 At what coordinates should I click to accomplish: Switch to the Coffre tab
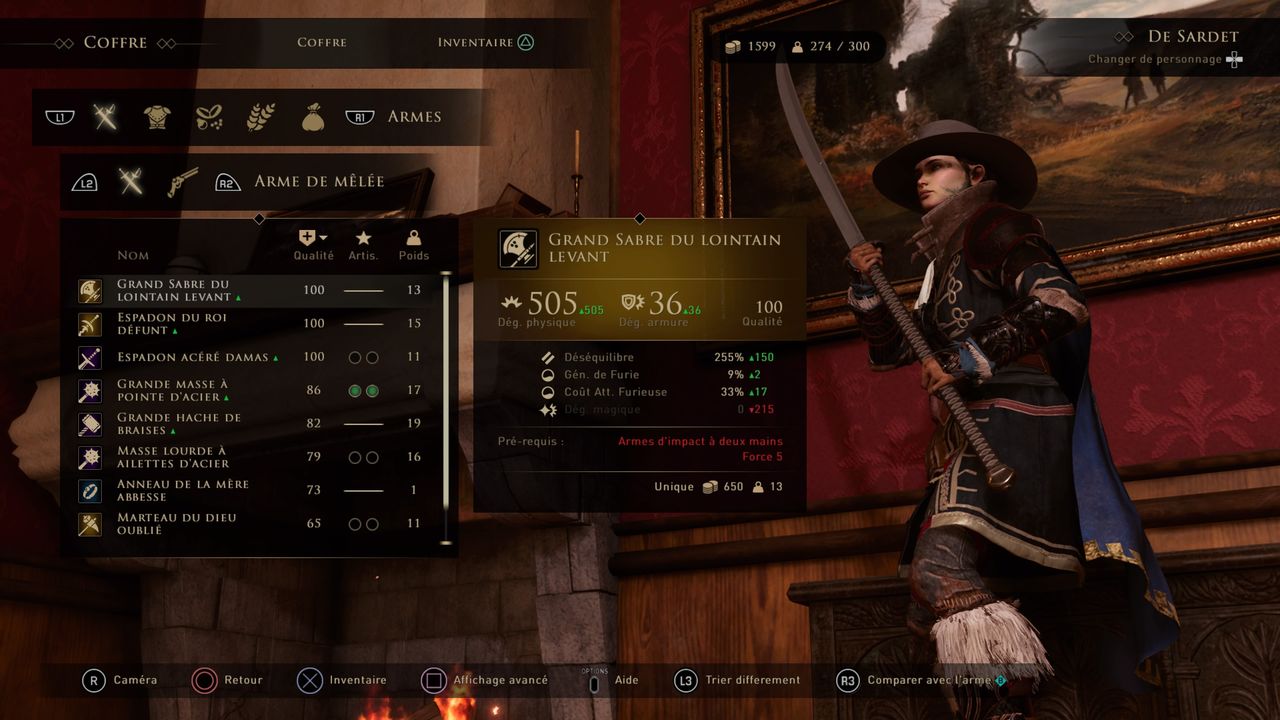tap(321, 42)
